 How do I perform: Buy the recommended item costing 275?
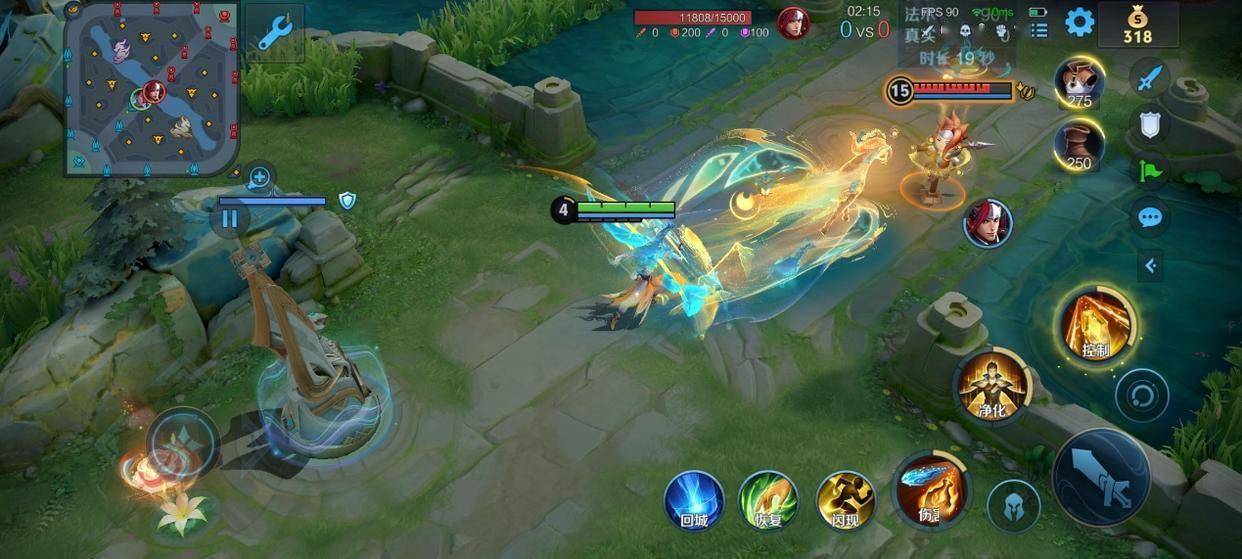[1079, 82]
